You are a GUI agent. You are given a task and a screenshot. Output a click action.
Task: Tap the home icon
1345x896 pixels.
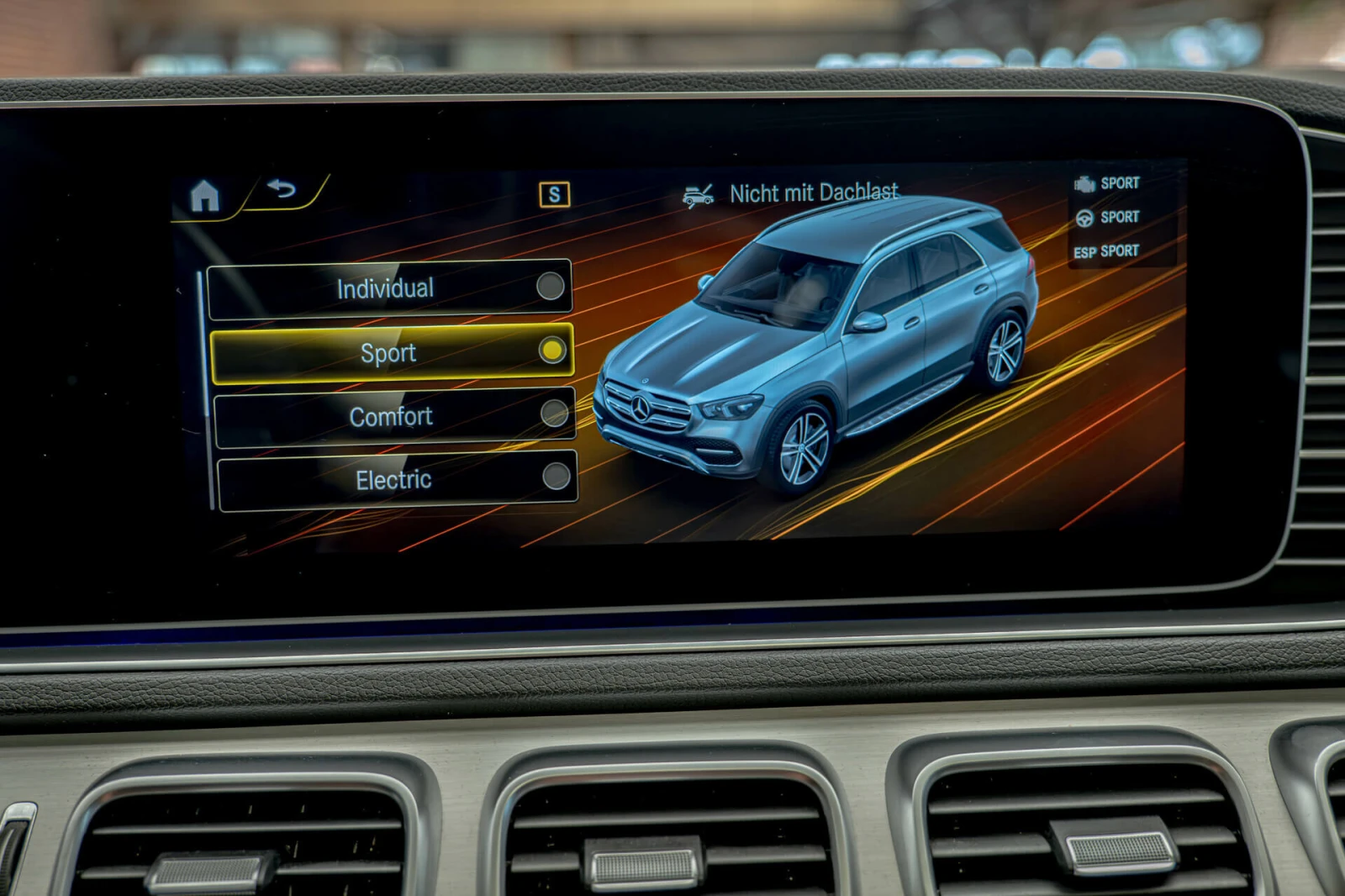click(207, 195)
